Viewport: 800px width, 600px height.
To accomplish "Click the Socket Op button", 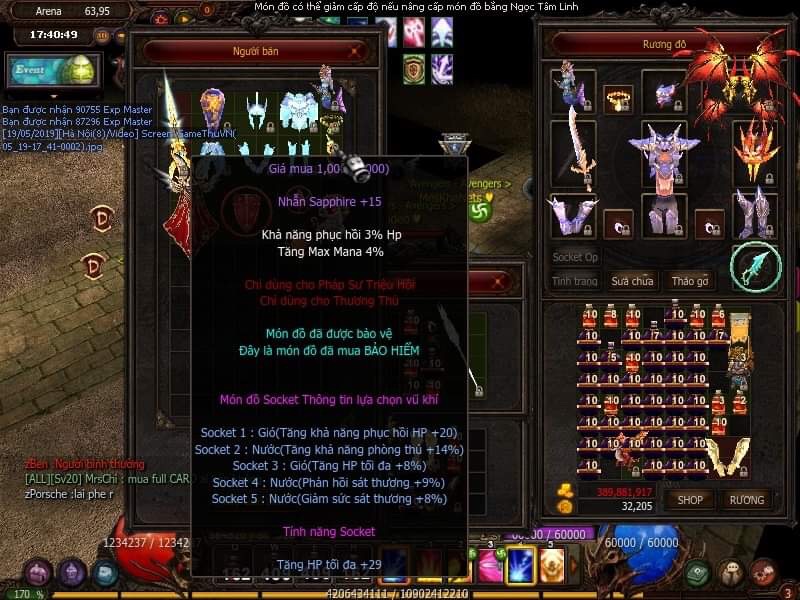I will click(x=574, y=257).
